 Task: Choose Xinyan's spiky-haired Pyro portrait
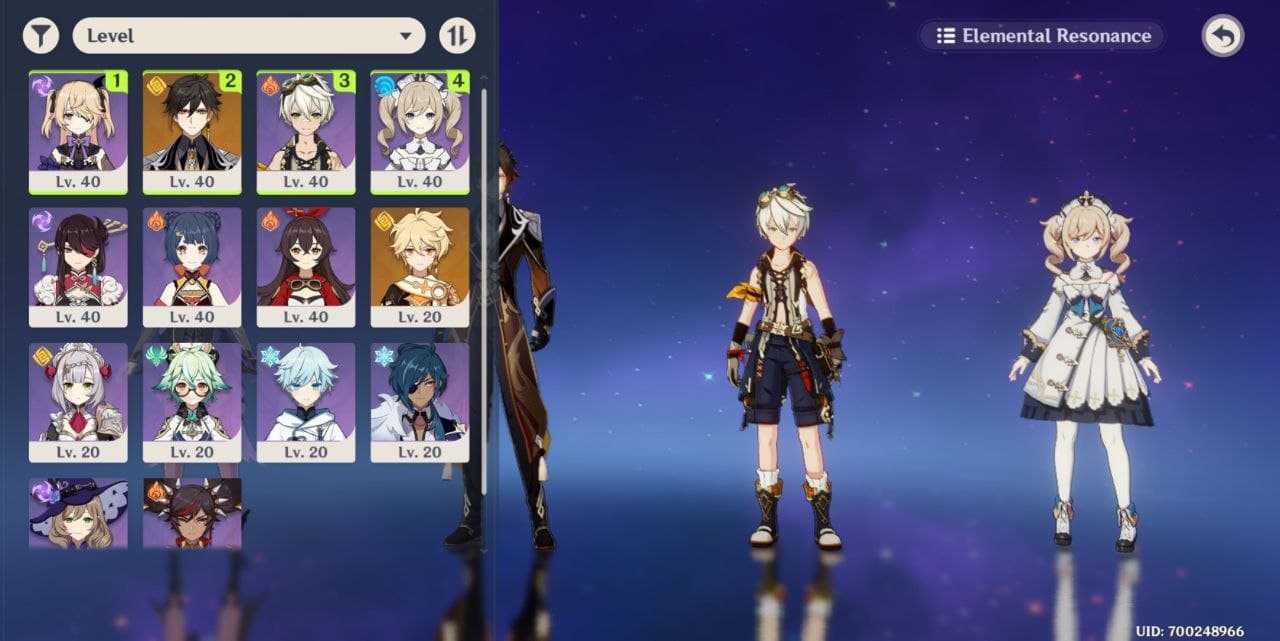(192, 513)
